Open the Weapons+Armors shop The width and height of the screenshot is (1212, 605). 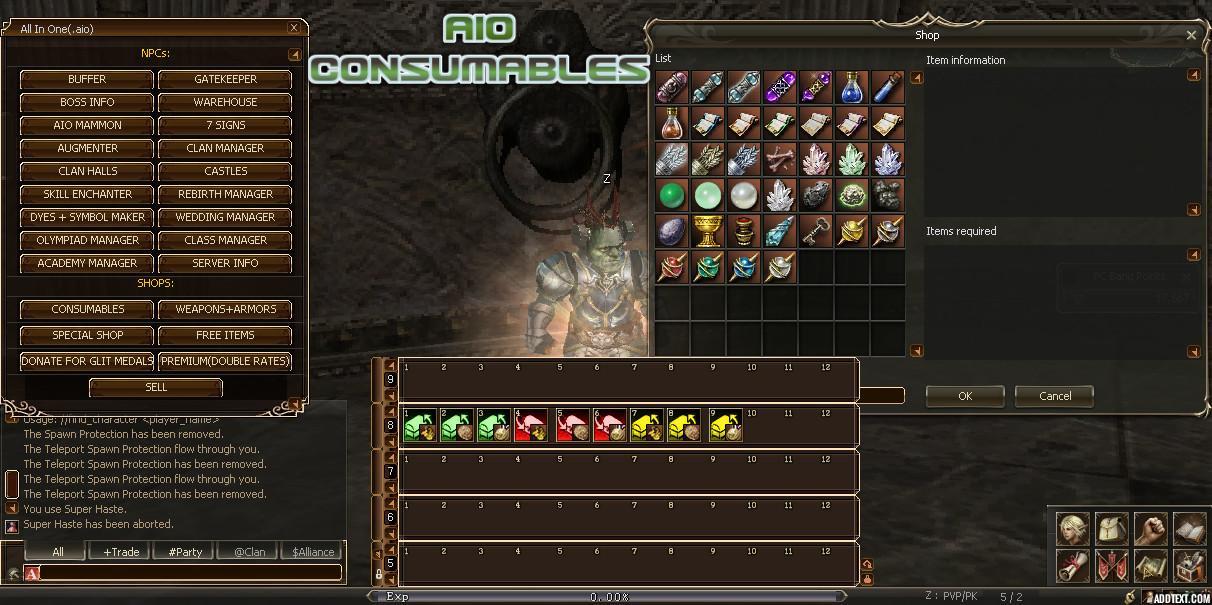(x=225, y=309)
